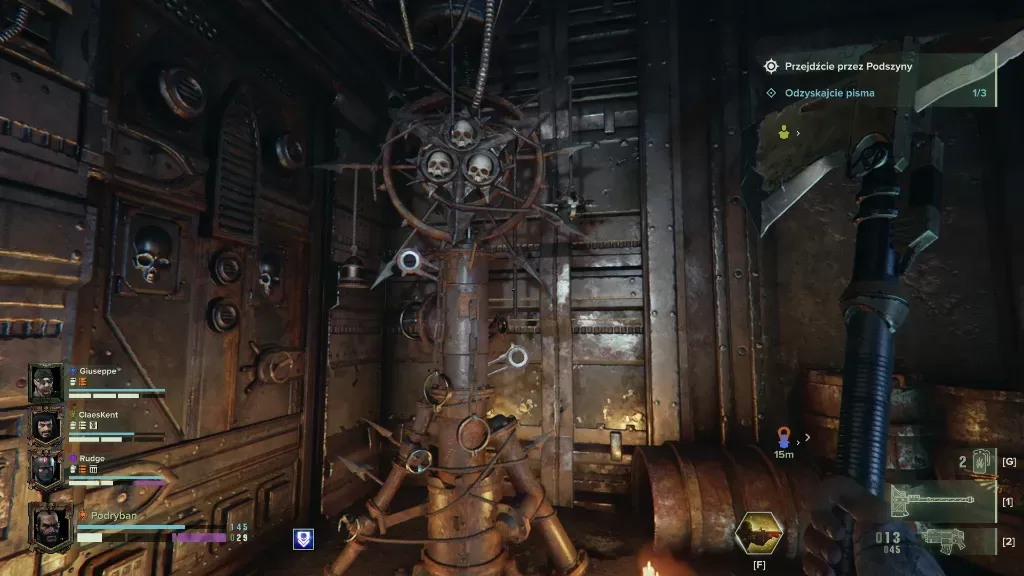
Task: Click the orange-blue teammate marker at 15m
Action: tap(784, 437)
